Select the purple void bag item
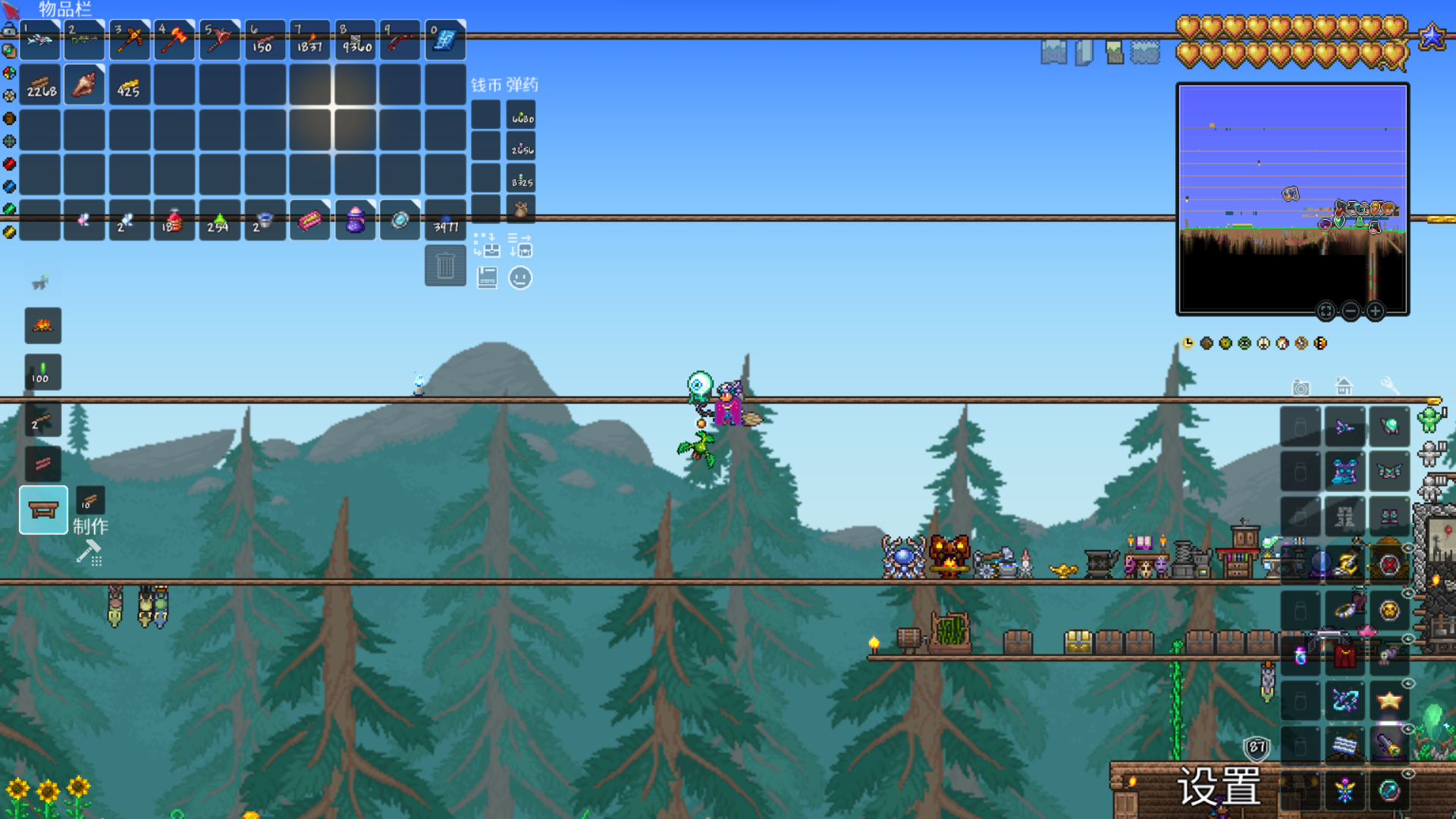This screenshot has width=1456, height=819. [x=355, y=221]
